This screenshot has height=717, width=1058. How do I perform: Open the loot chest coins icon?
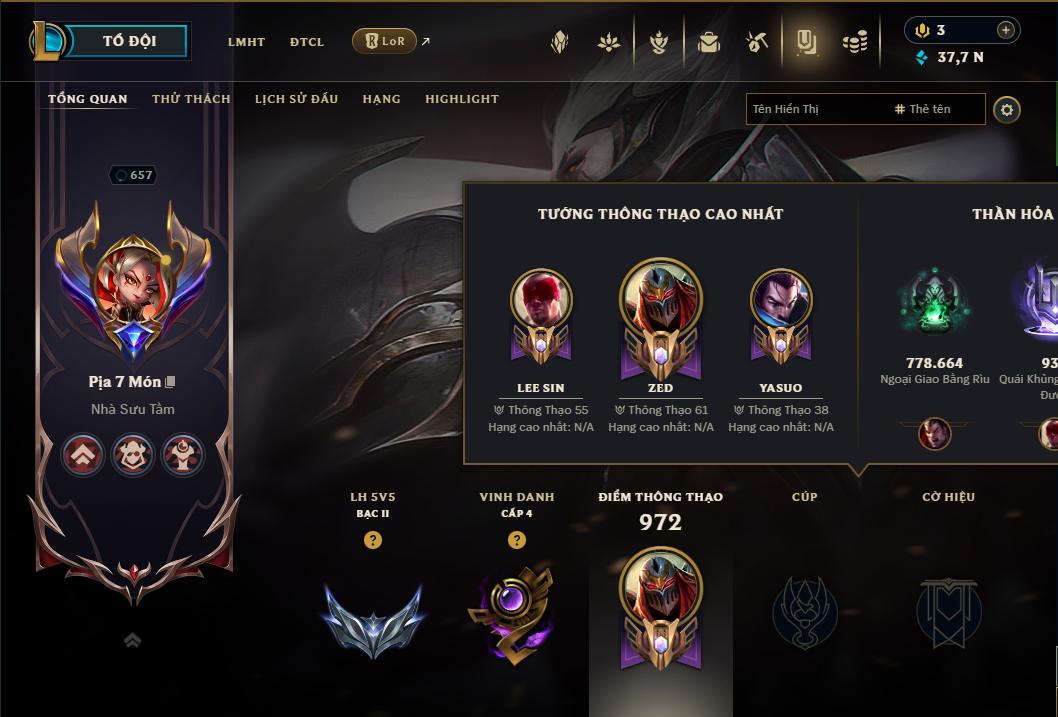(855, 42)
